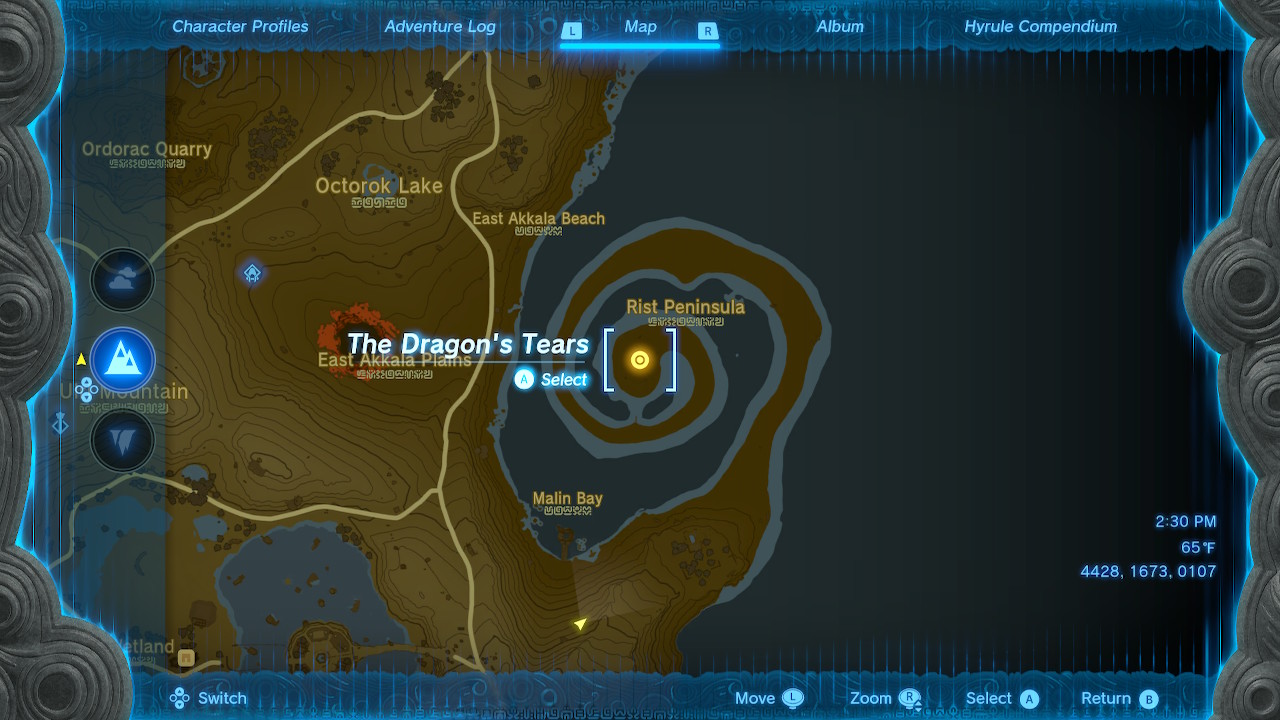The height and width of the screenshot is (720, 1280).
Task: Click the Surface mountain map layer icon
Action: coord(122,361)
